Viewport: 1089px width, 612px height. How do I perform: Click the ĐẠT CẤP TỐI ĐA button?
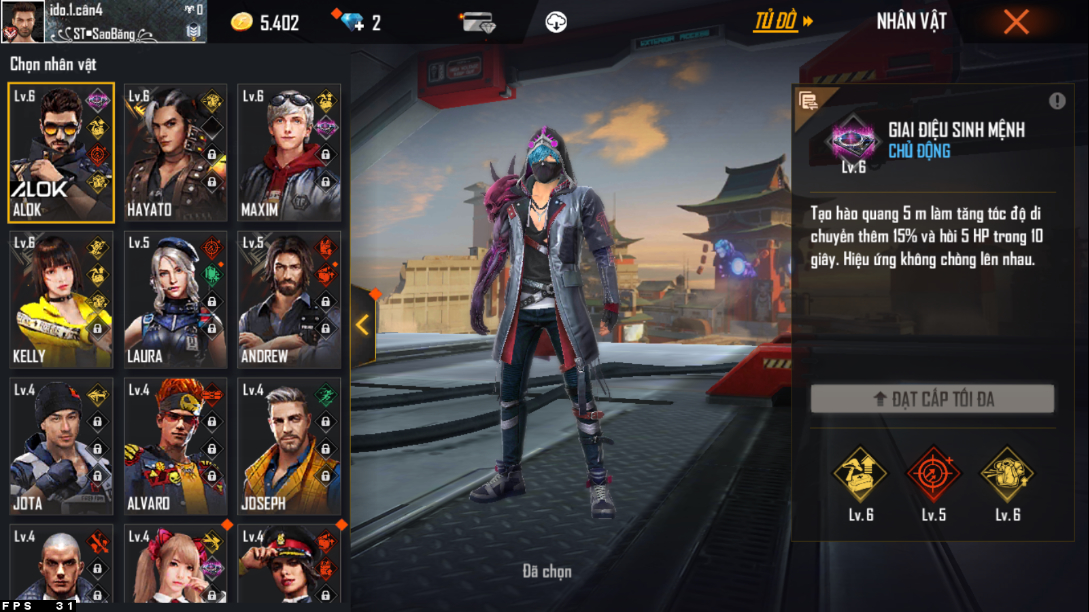932,399
